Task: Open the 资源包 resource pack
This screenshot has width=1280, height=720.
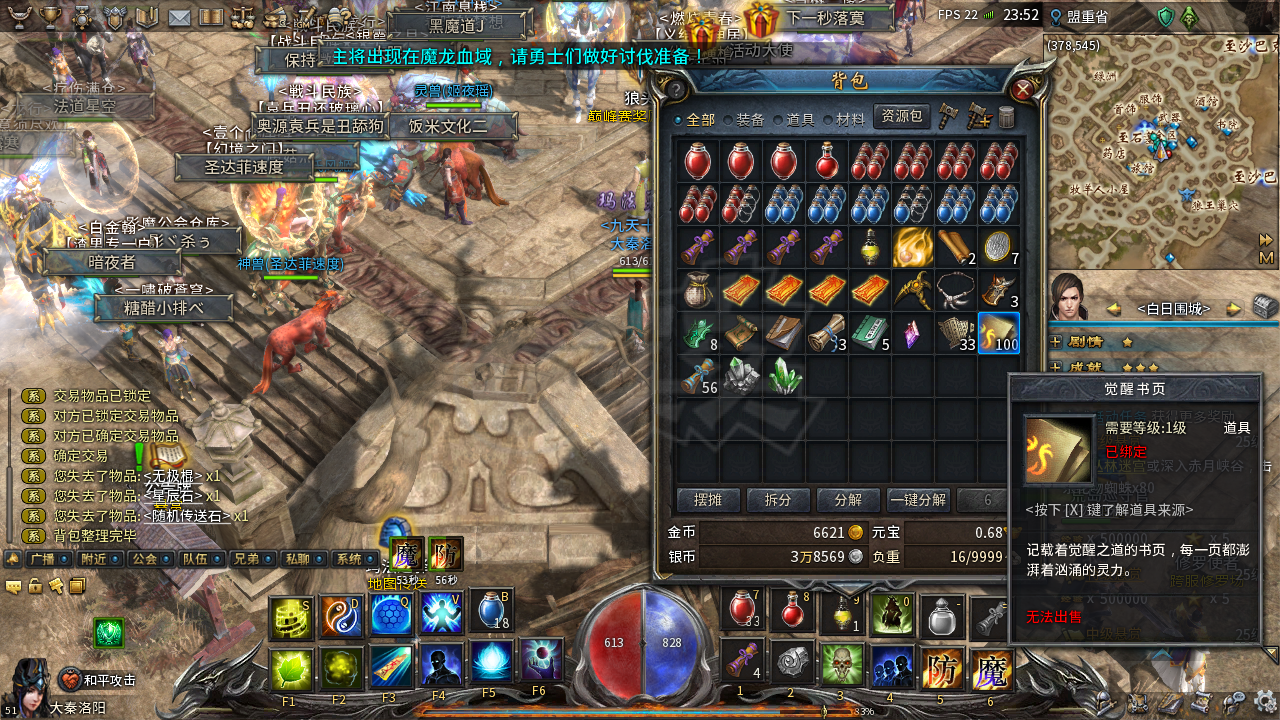Action: click(x=901, y=117)
